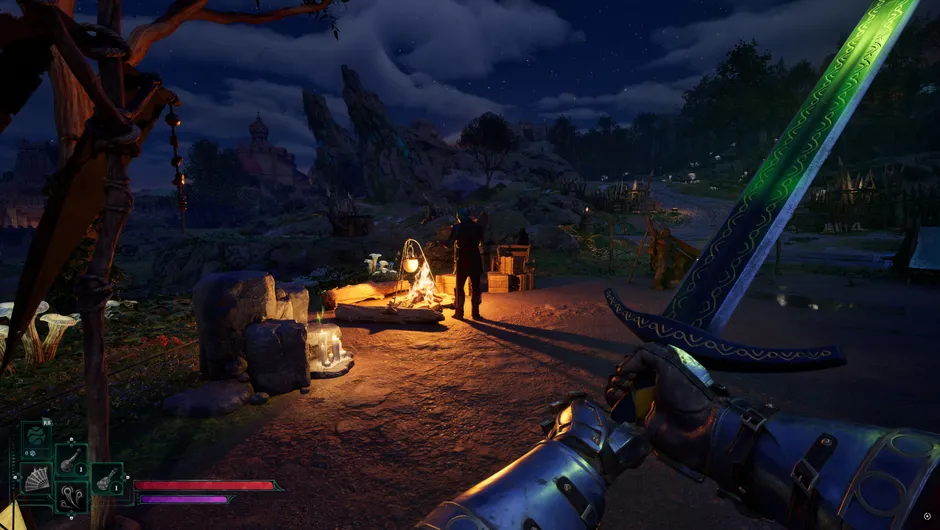Select the folding fan quick slot

click(36, 477)
